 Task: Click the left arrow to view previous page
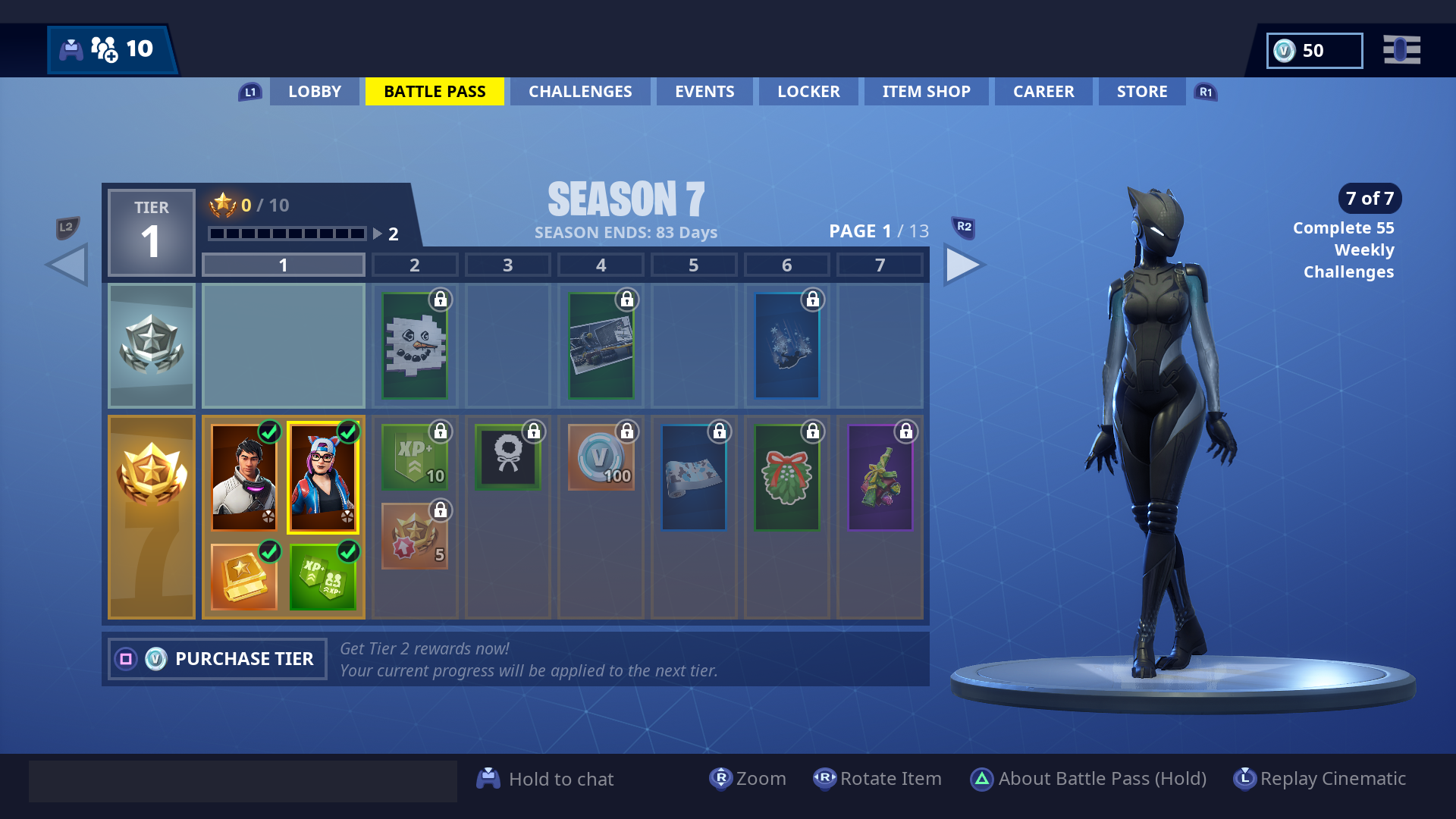coord(66,264)
